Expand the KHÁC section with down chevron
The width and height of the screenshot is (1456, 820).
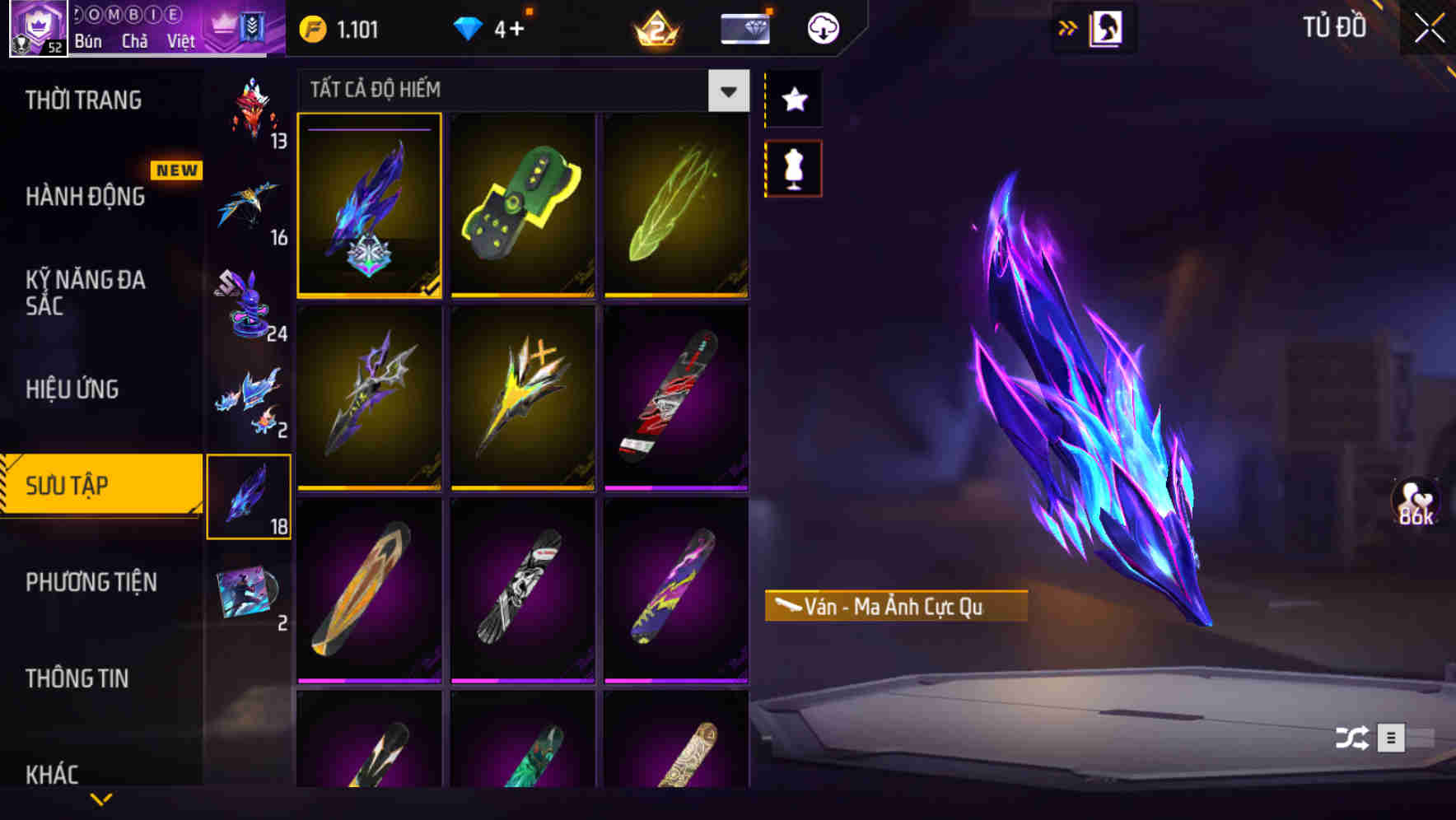pos(101,797)
